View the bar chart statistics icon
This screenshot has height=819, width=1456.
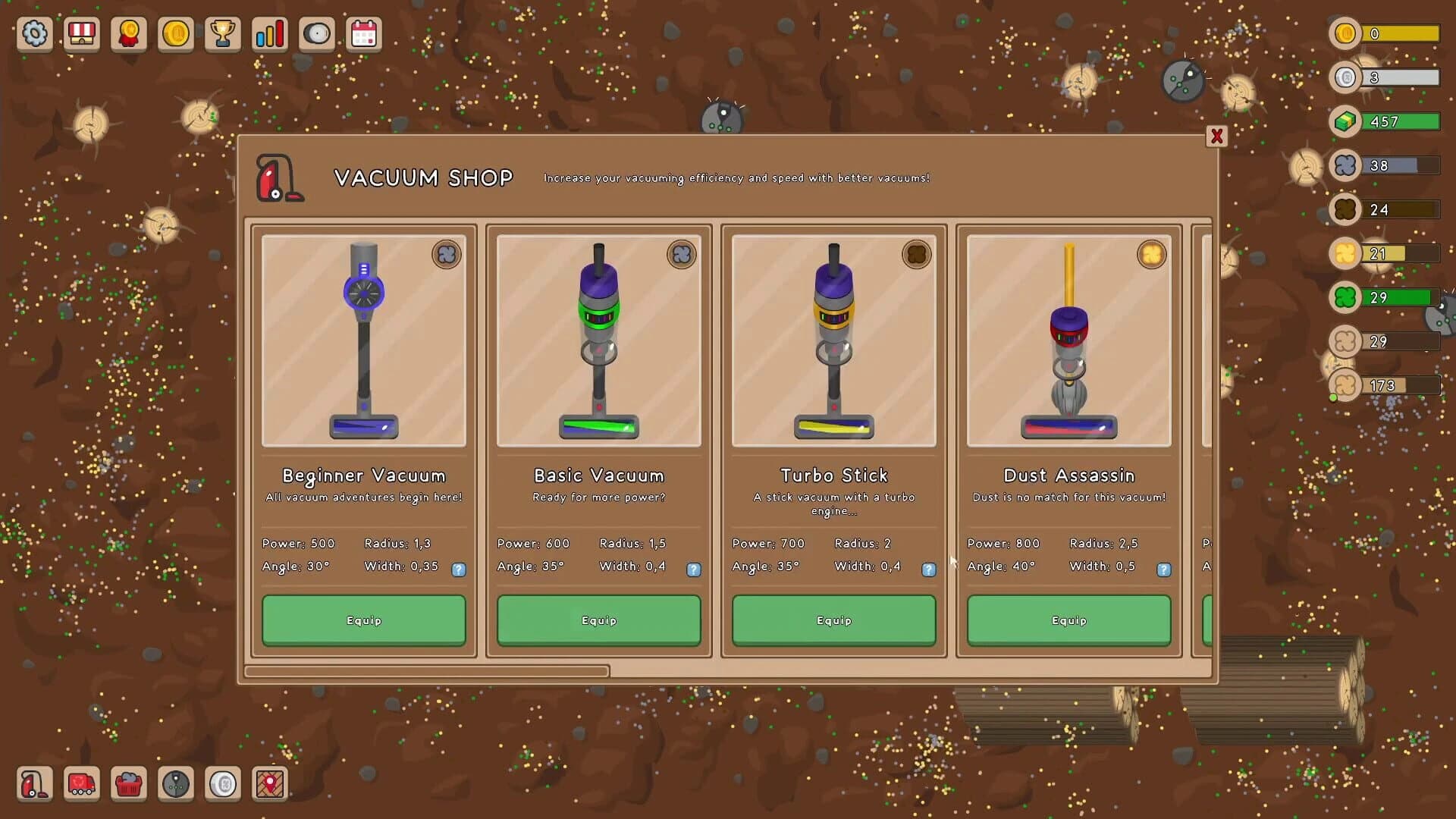270,33
